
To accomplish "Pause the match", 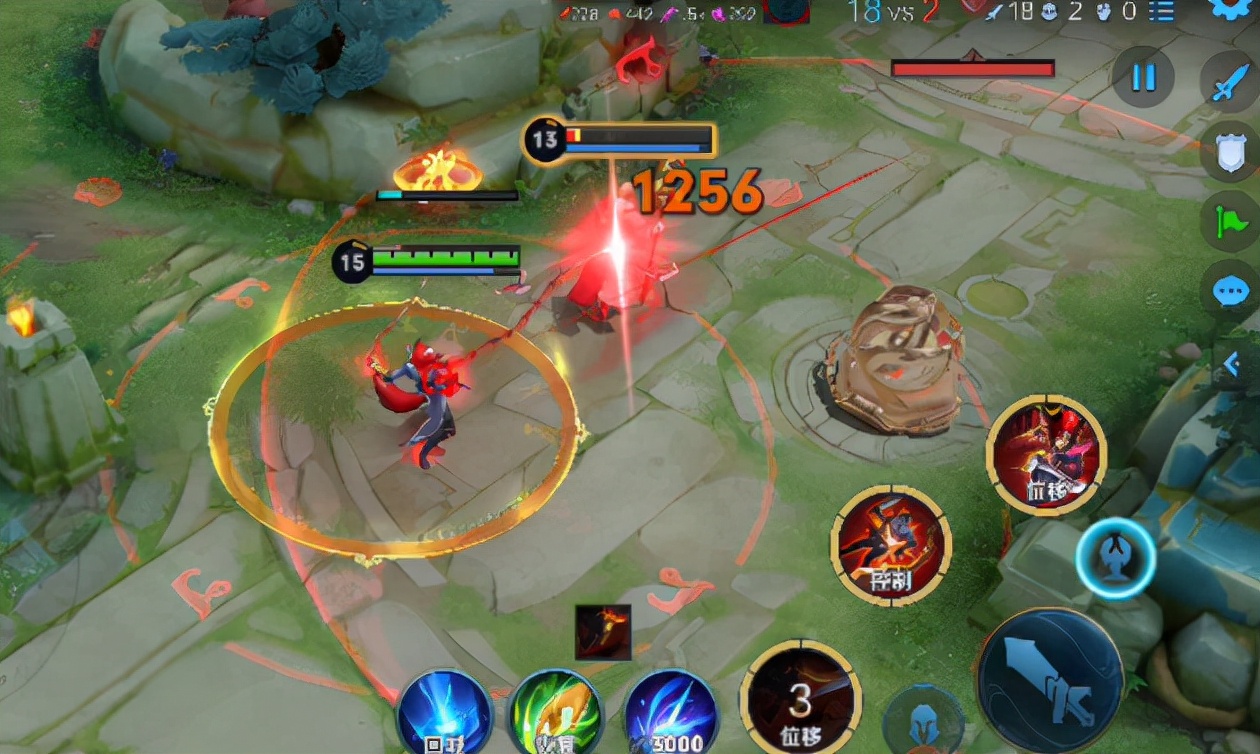I will (x=1143, y=77).
